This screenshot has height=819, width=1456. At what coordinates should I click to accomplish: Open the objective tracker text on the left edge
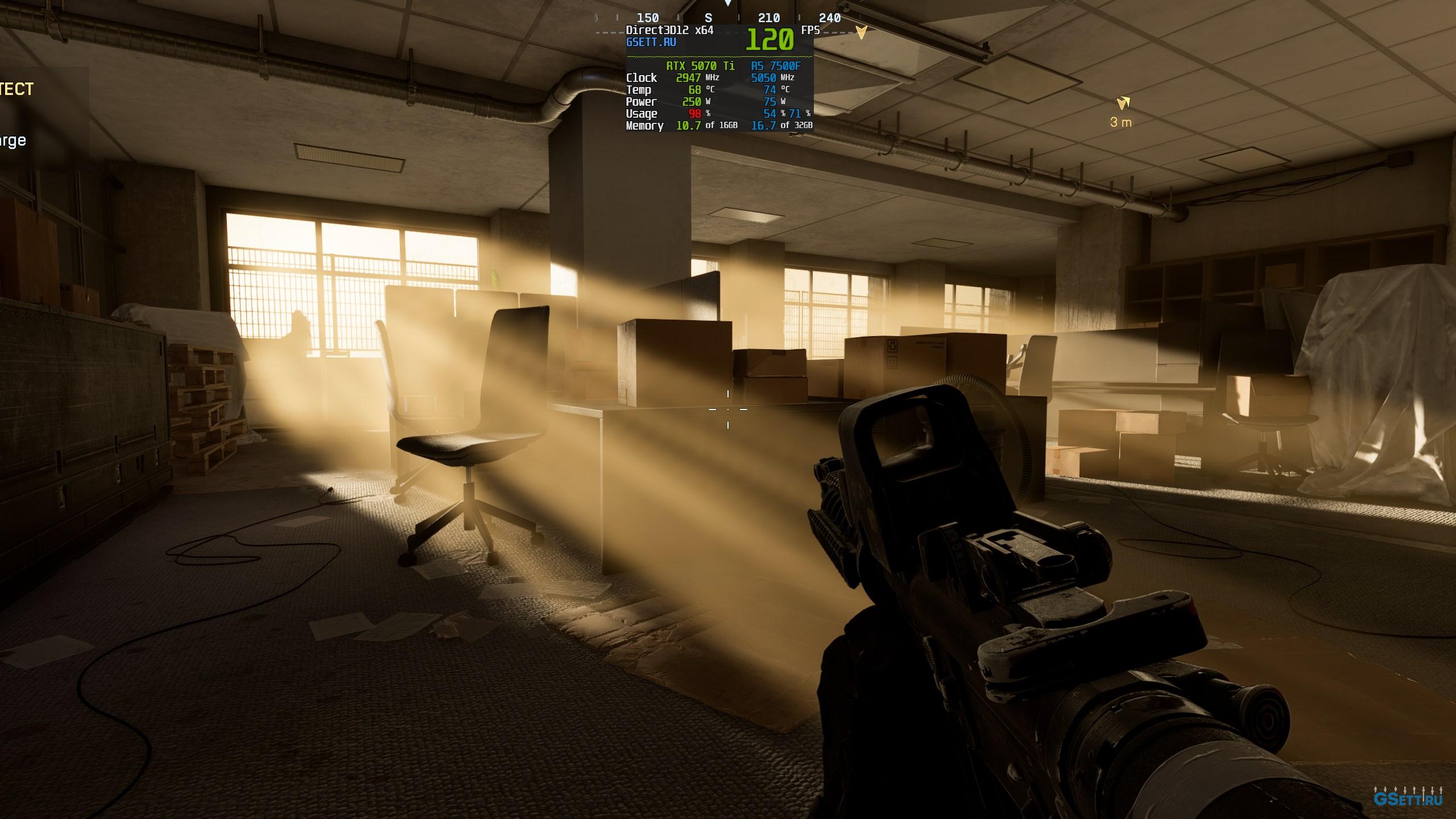coord(17,89)
